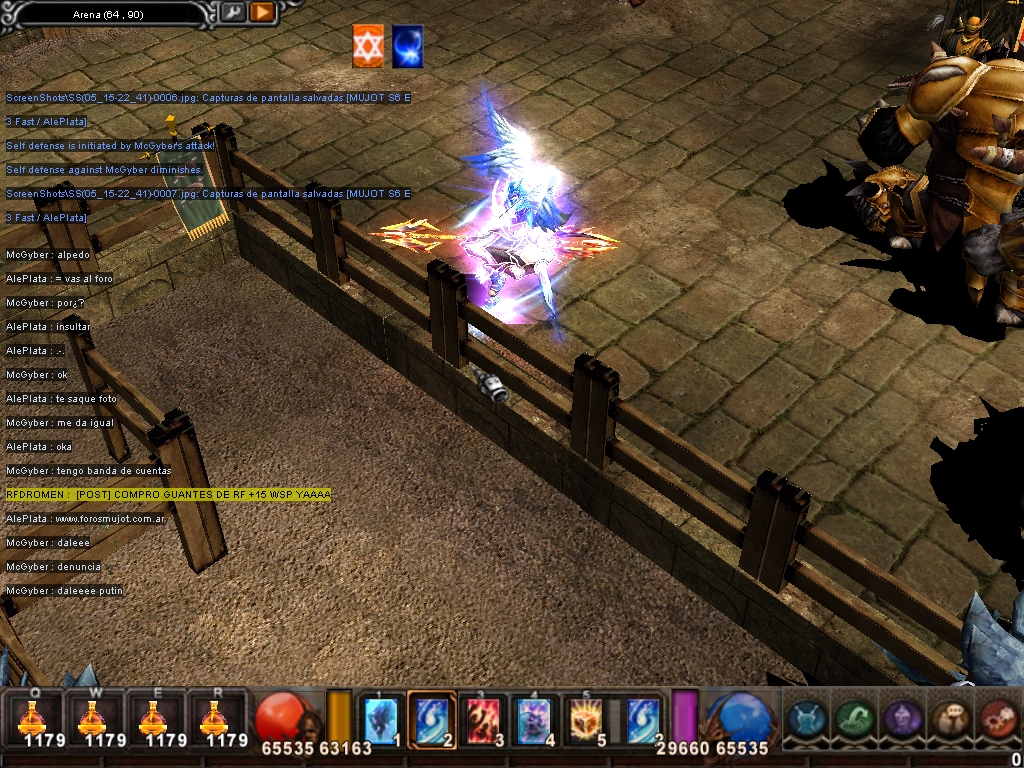Select the orange hexagram buff icon
The image size is (1024, 768).
(368, 47)
